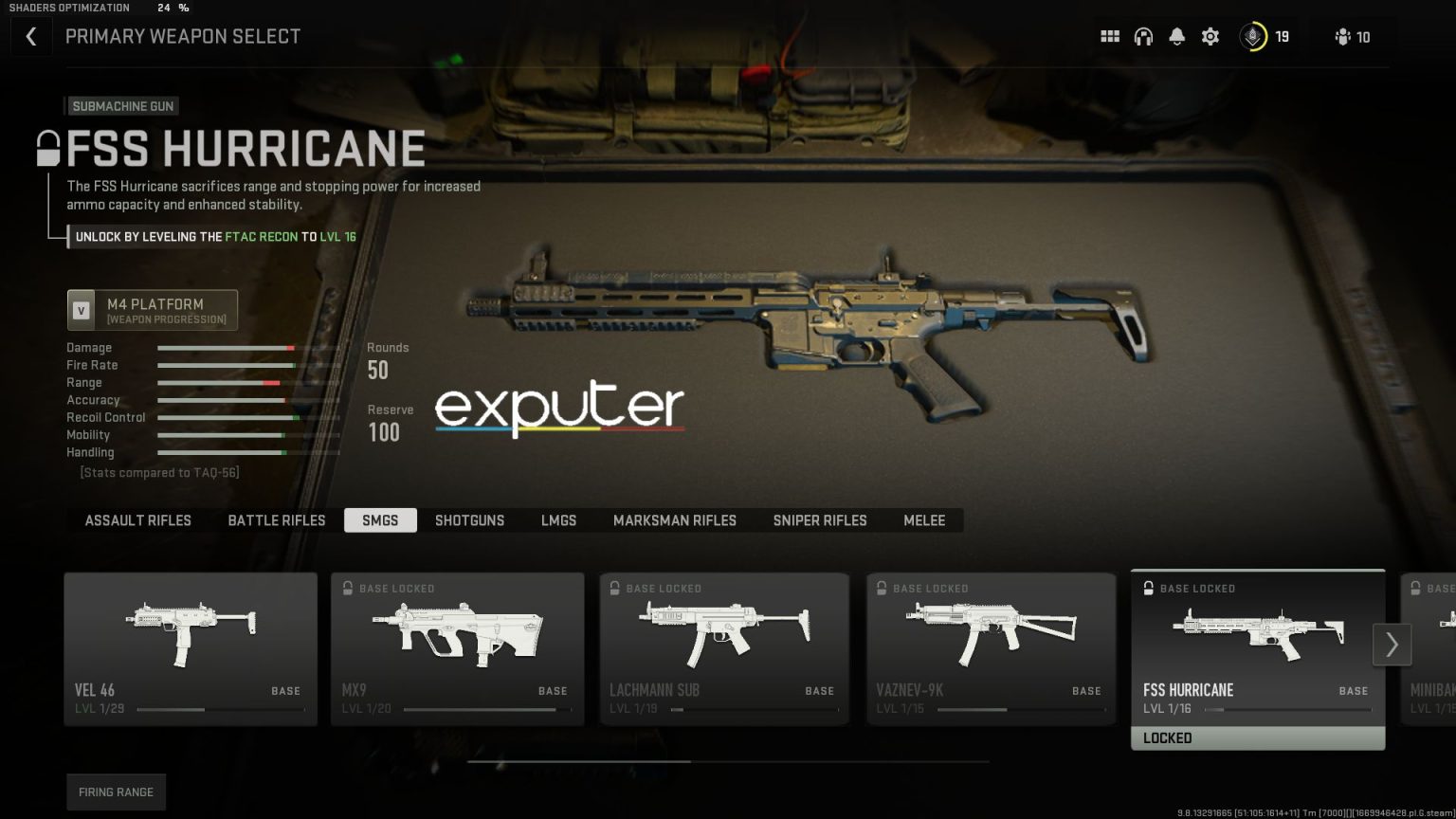The image size is (1456, 819).
Task: Switch to the Assault Rifles tab
Action: point(137,520)
